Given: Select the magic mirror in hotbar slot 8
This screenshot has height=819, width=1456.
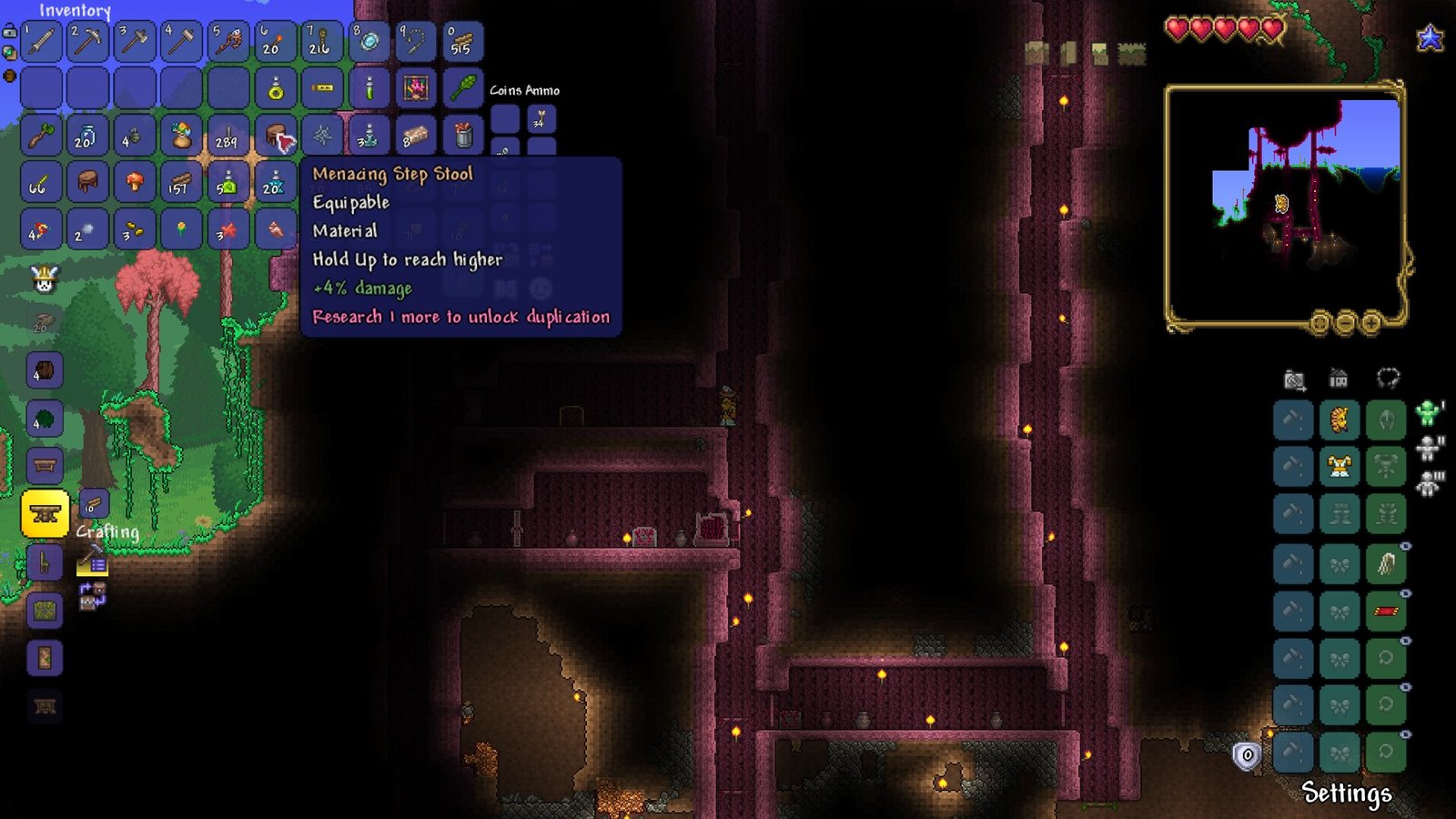Looking at the screenshot, I should click(373, 41).
